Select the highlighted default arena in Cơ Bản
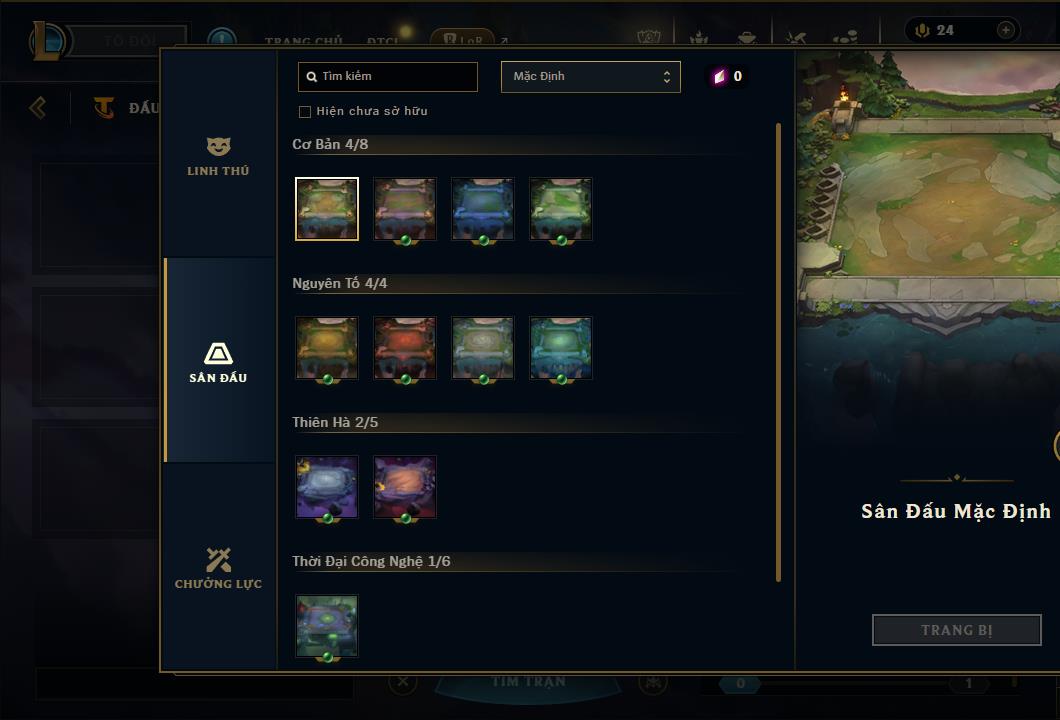1060x720 pixels. coord(327,209)
